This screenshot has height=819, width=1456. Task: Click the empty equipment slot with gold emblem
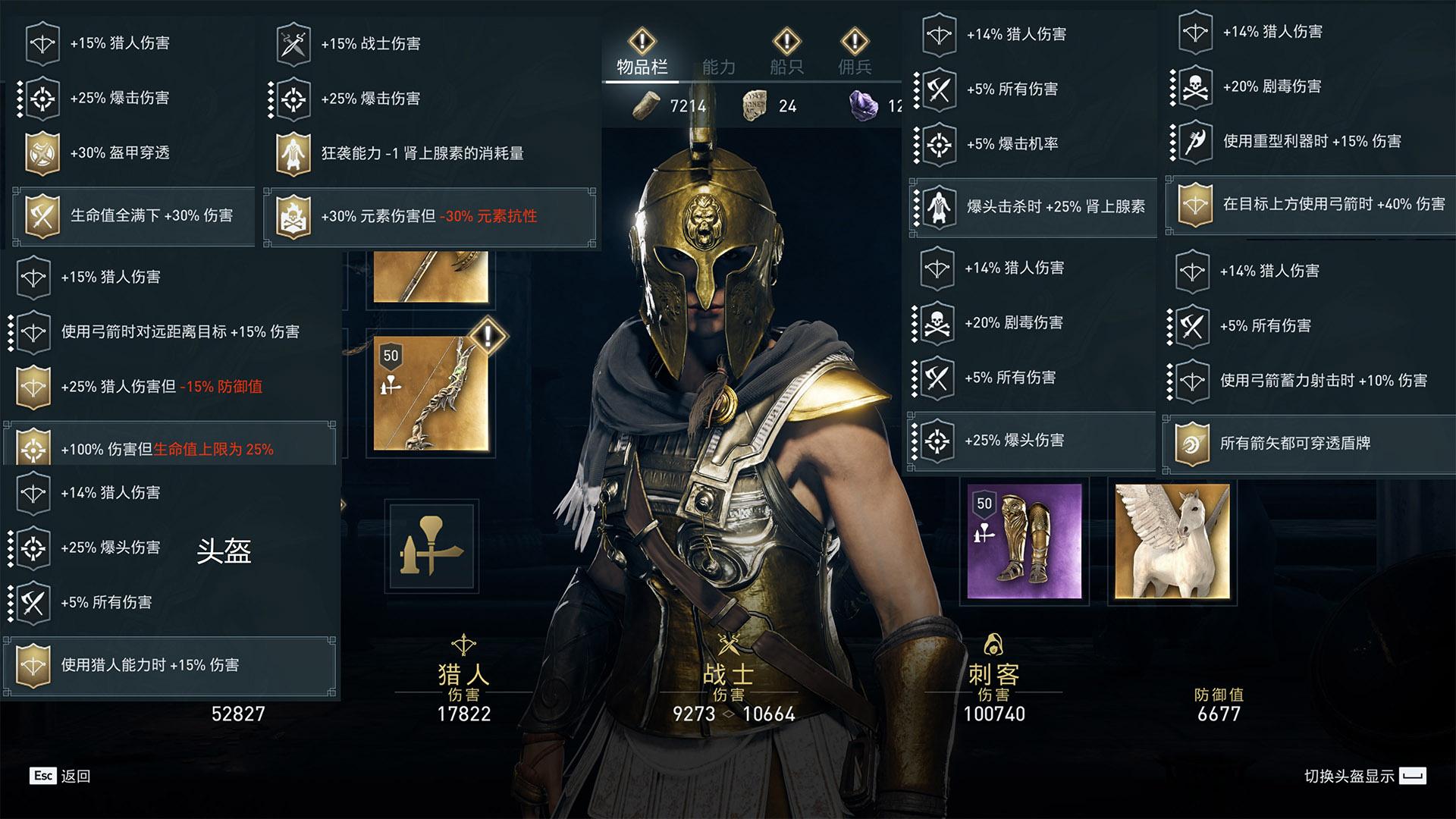[x=431, y=546]
